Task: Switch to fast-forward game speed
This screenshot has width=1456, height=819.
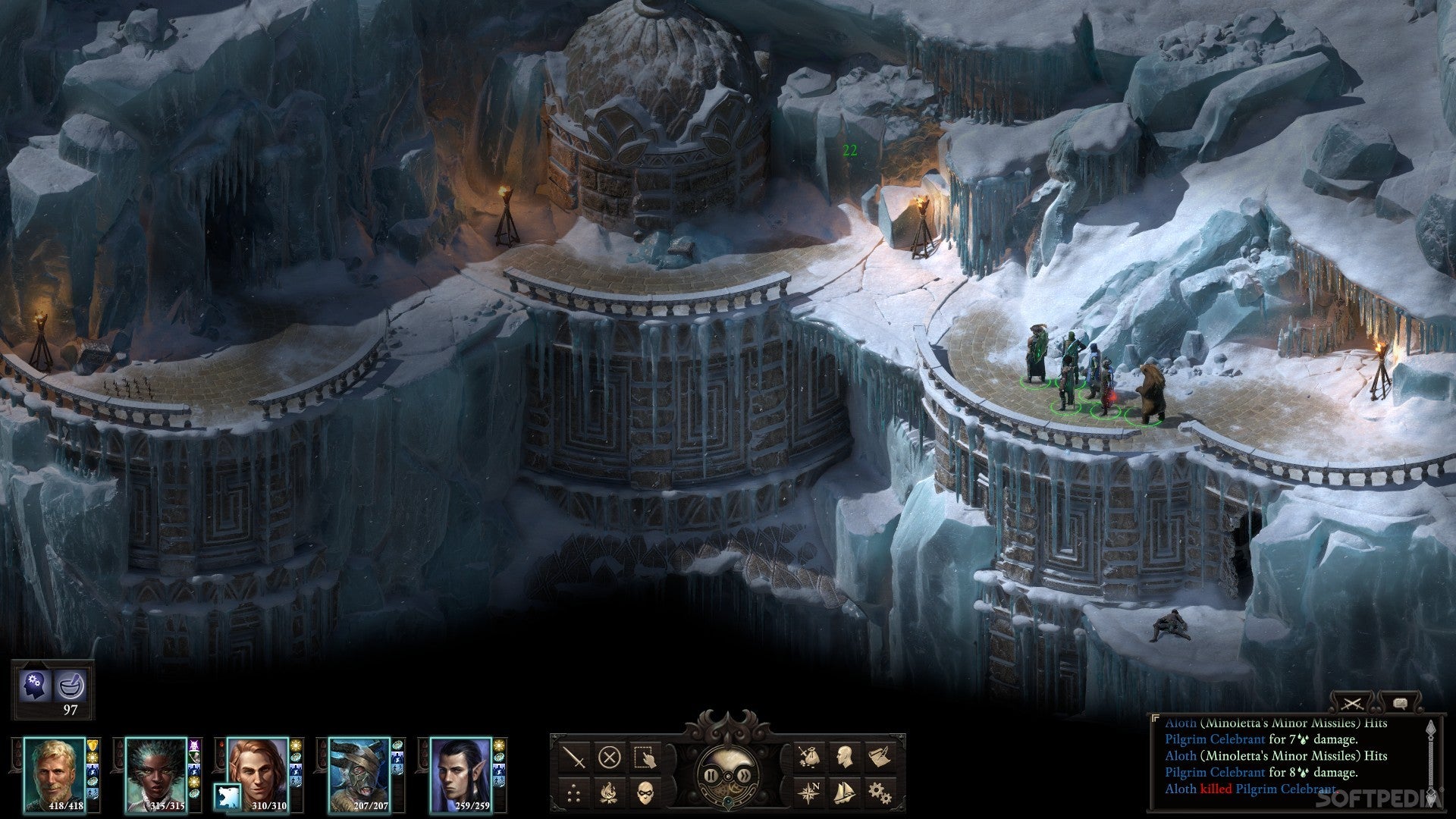Action: coord(745,776)
